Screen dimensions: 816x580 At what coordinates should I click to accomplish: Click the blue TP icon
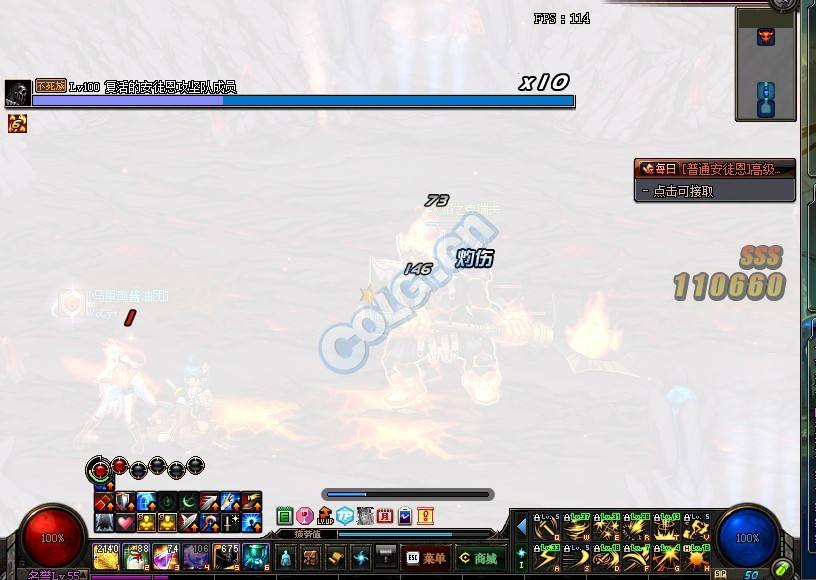point(345,516)
